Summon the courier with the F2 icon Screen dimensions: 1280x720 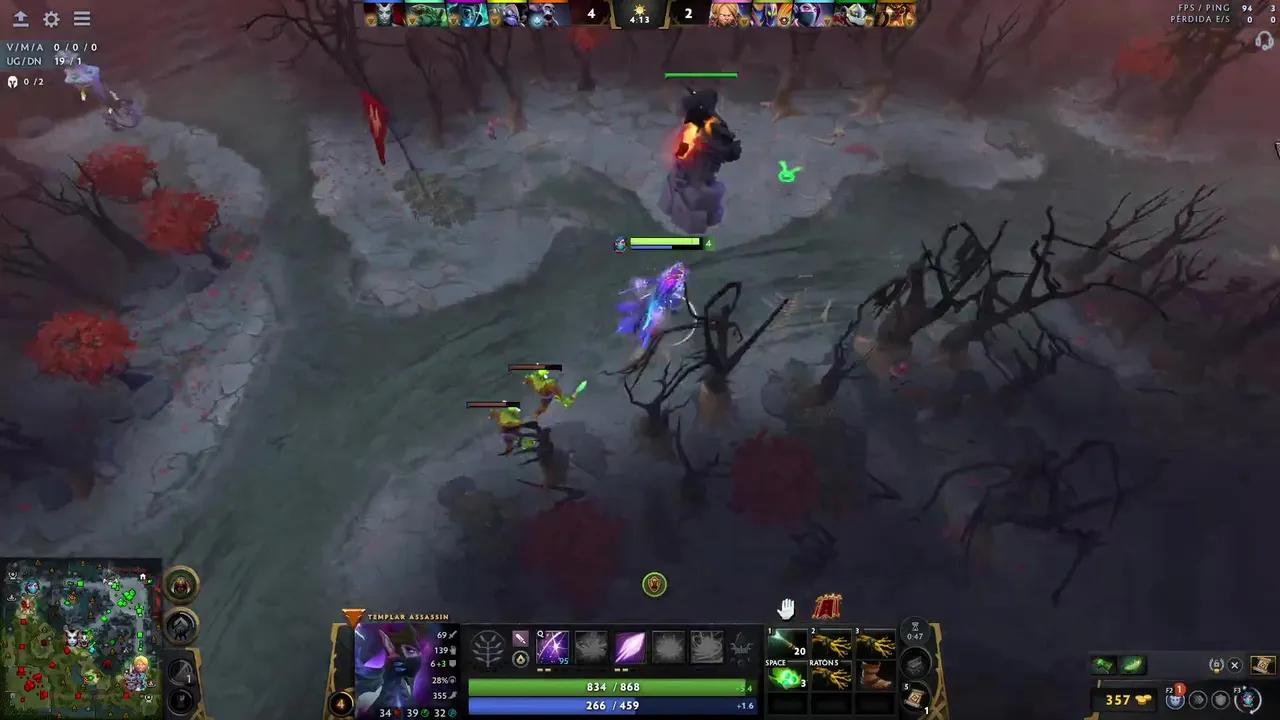[x=1175, y=701]
